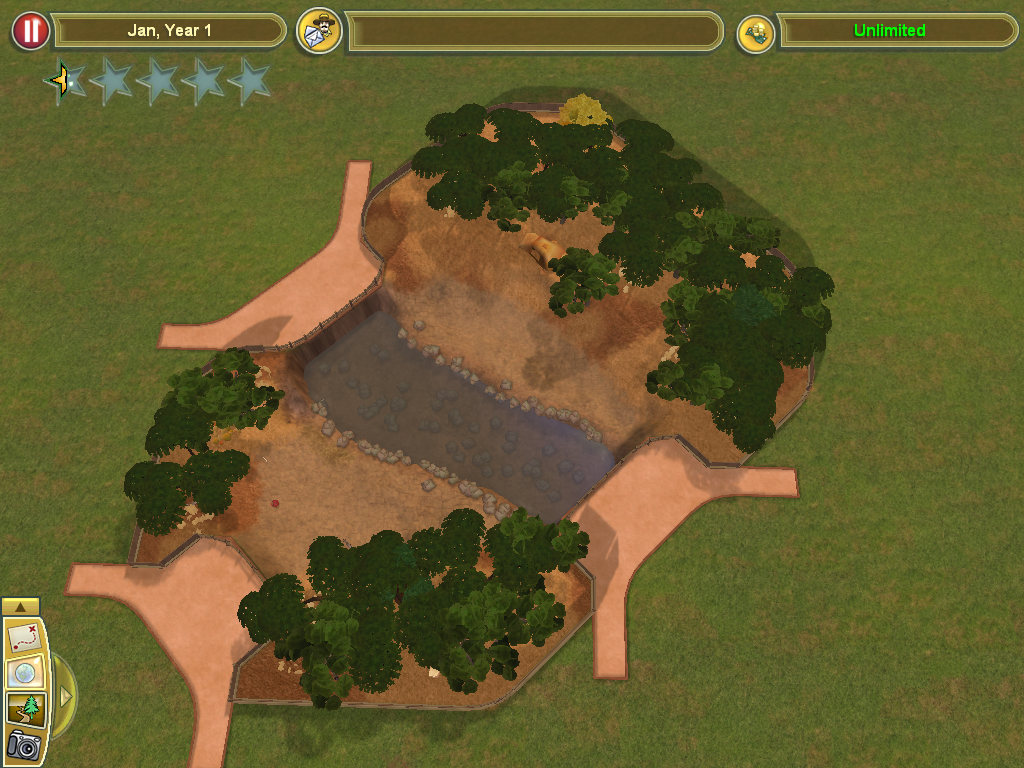Open the treasure map overview
This screenshot has height=768, width=1024.
pyautogui.click(x=23, y=637)
